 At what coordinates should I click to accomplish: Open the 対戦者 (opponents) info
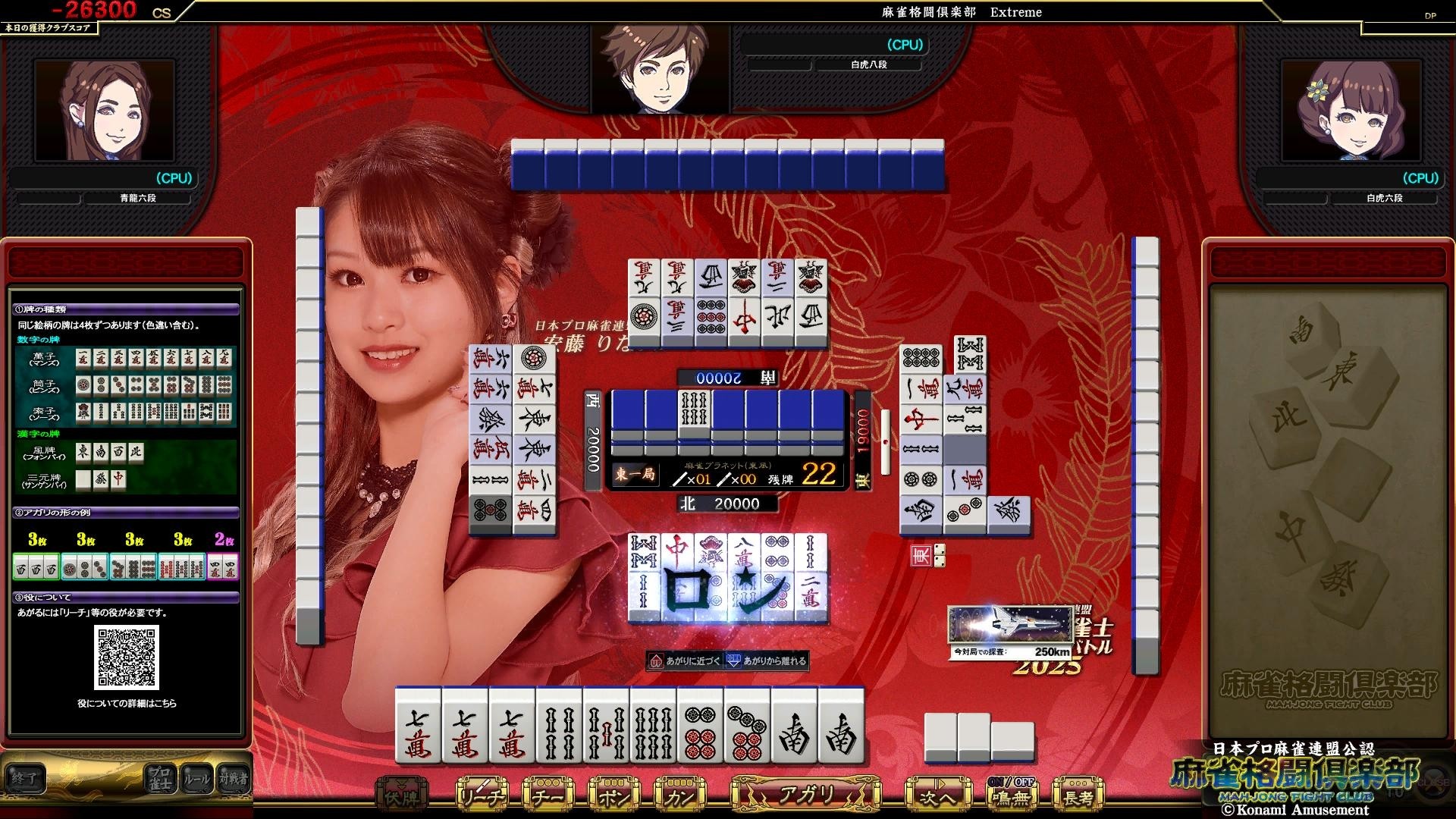pos(233,779)
